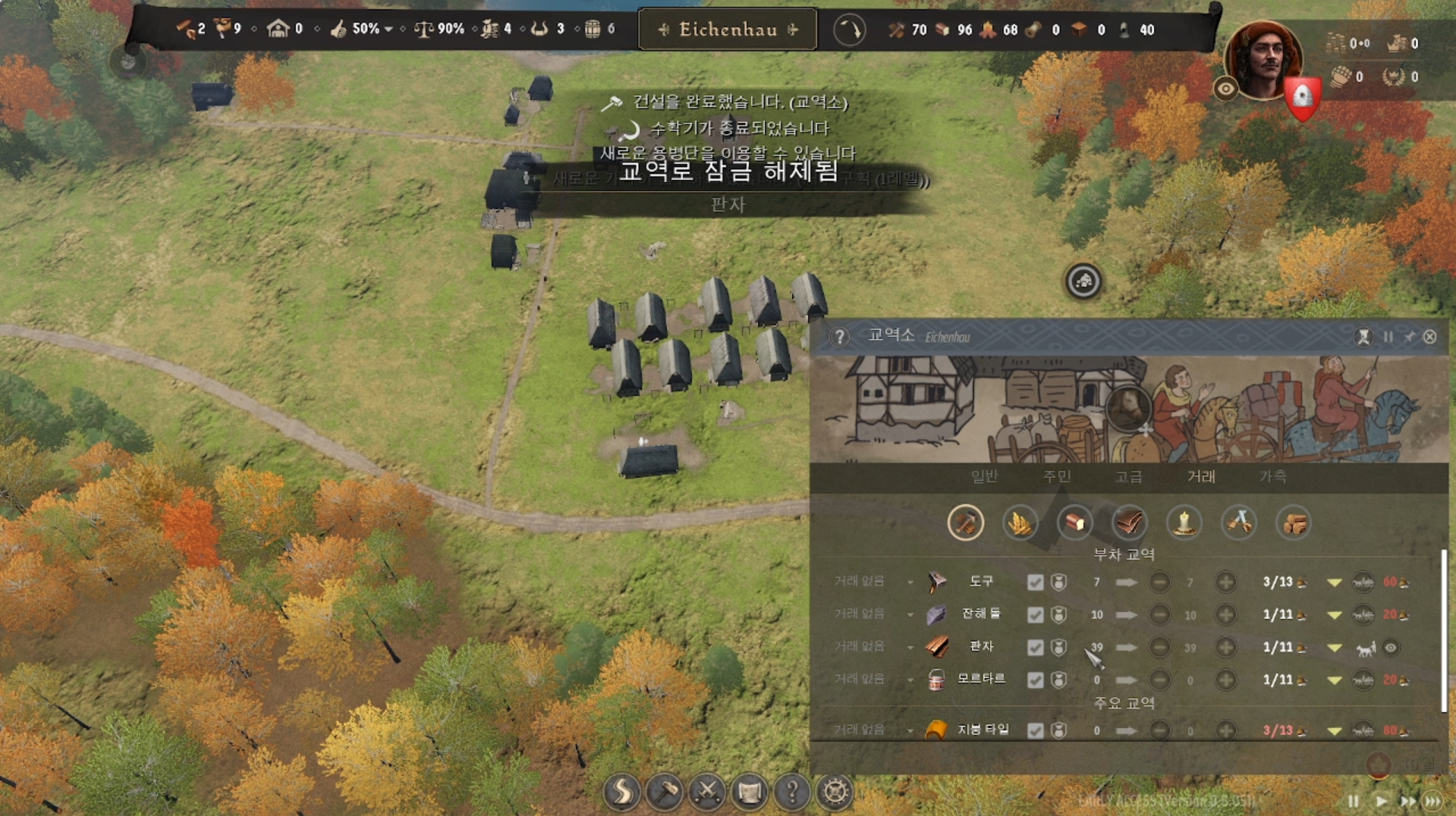Viewport: 1456px width, 816px height.
Task: Switch to the 일반 tab
Action: tap(984, 476)
